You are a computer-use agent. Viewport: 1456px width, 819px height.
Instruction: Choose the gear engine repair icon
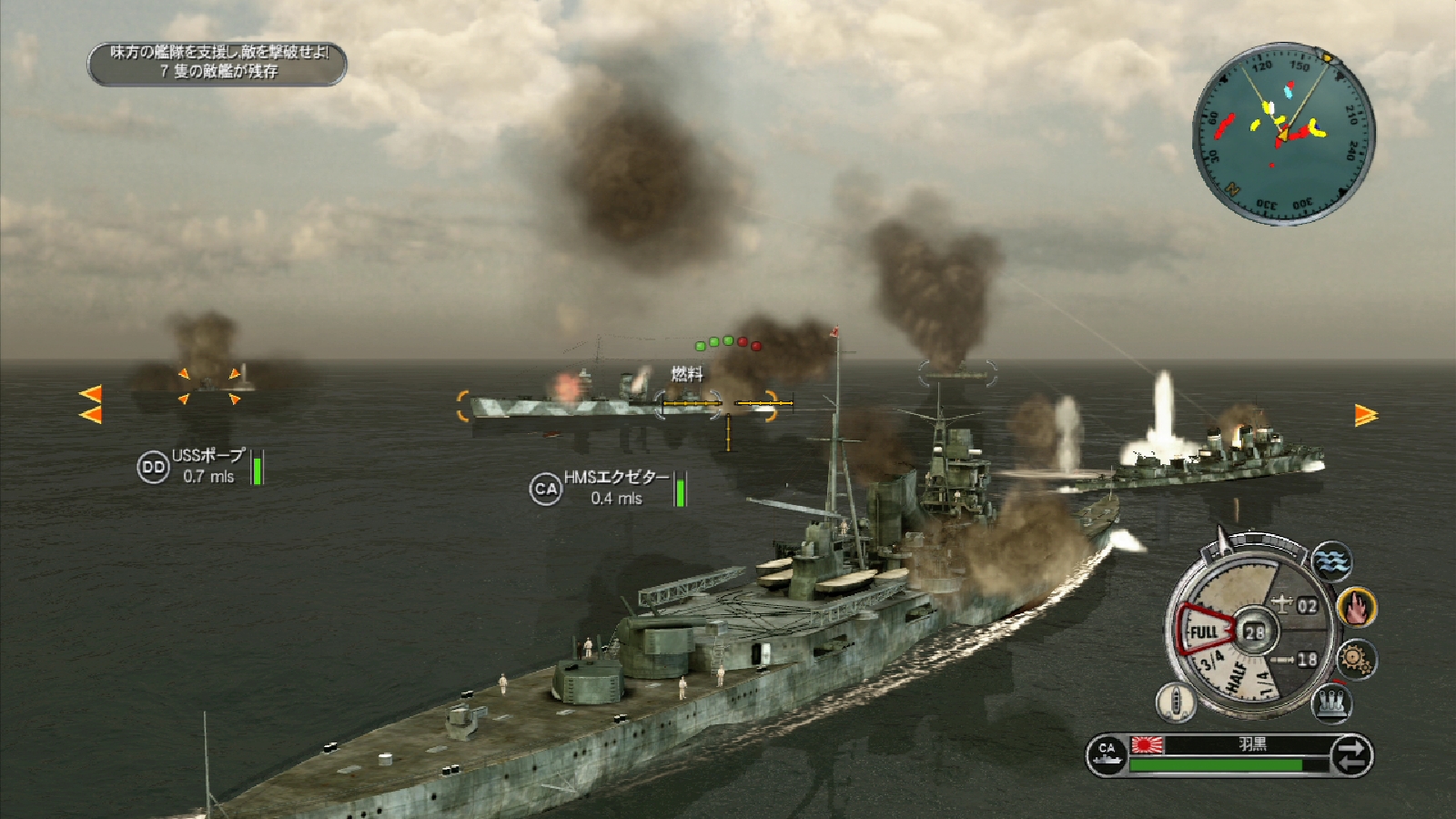pos(1357,657)
